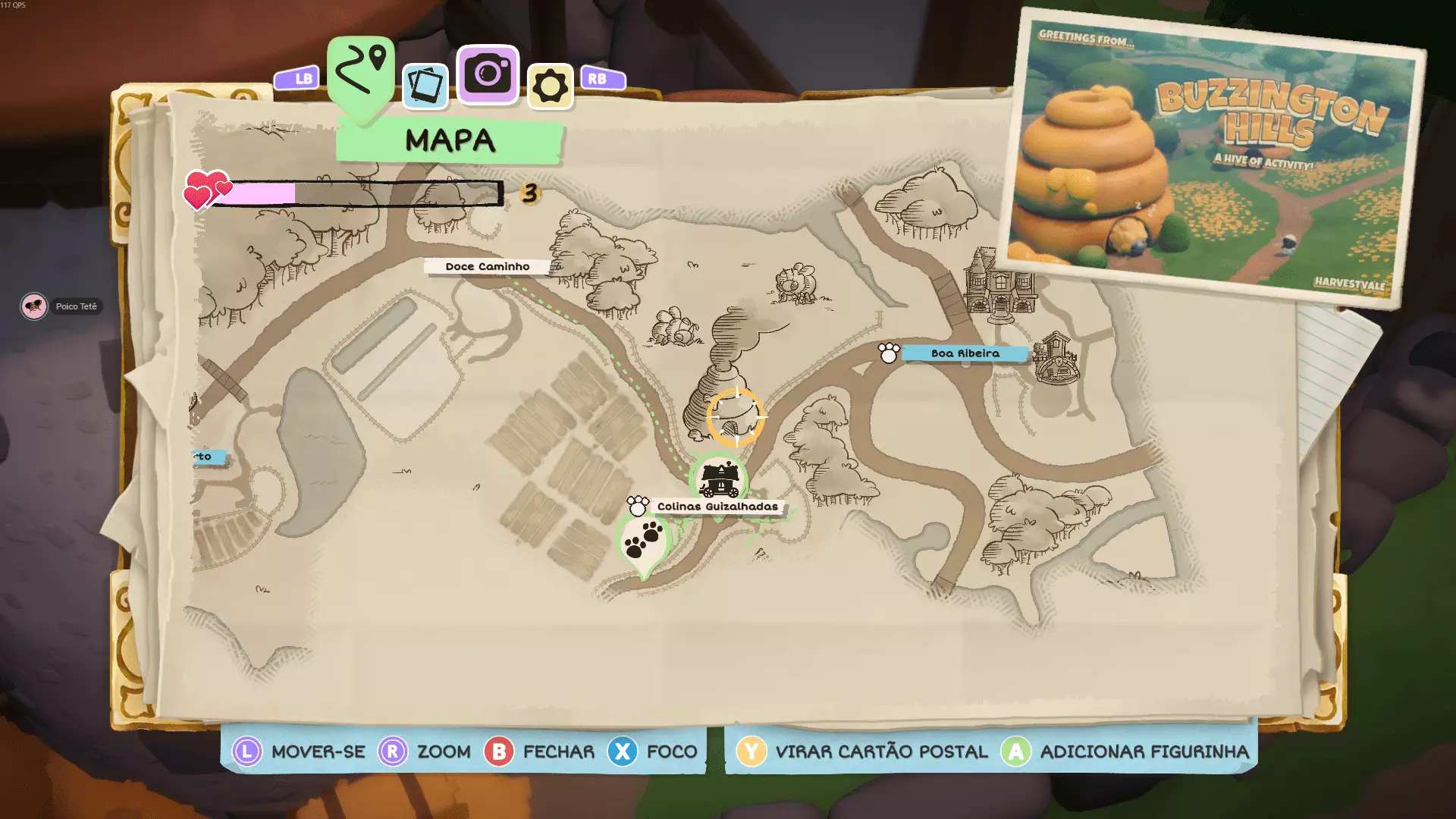
Task: Click the Poico Tetê player badge
Action: coord(60,306)
